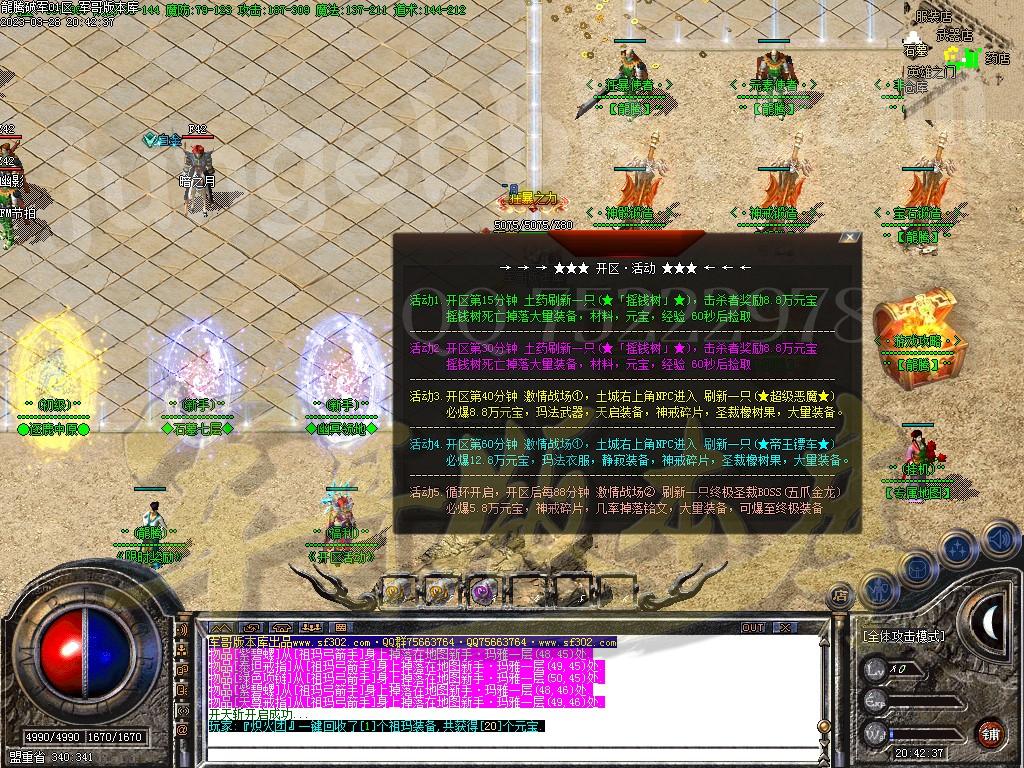Open the Lv level round button
1024x768 pixels.
(876, 667)
